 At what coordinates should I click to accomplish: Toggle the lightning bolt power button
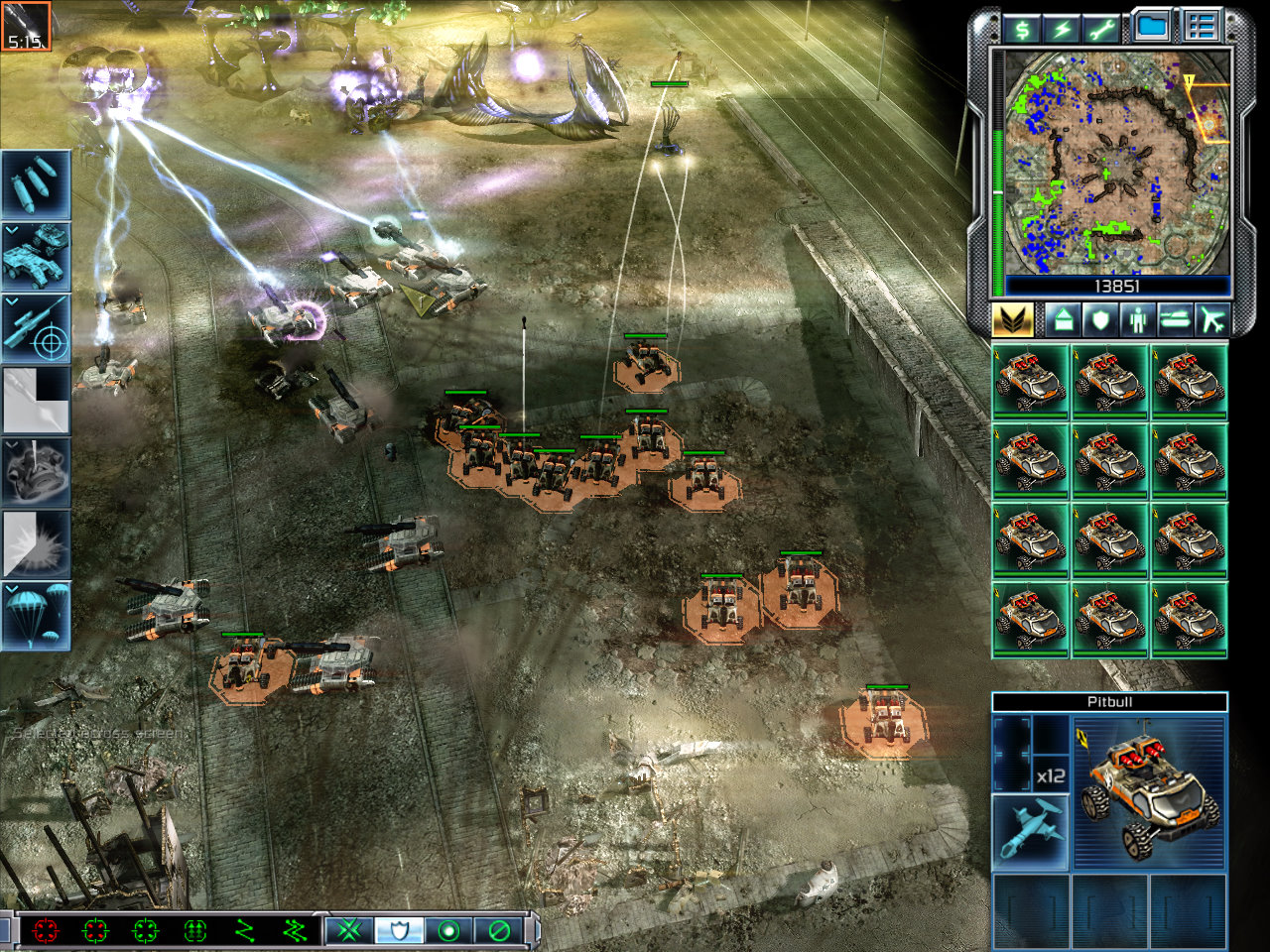[x=1063, y=28]
